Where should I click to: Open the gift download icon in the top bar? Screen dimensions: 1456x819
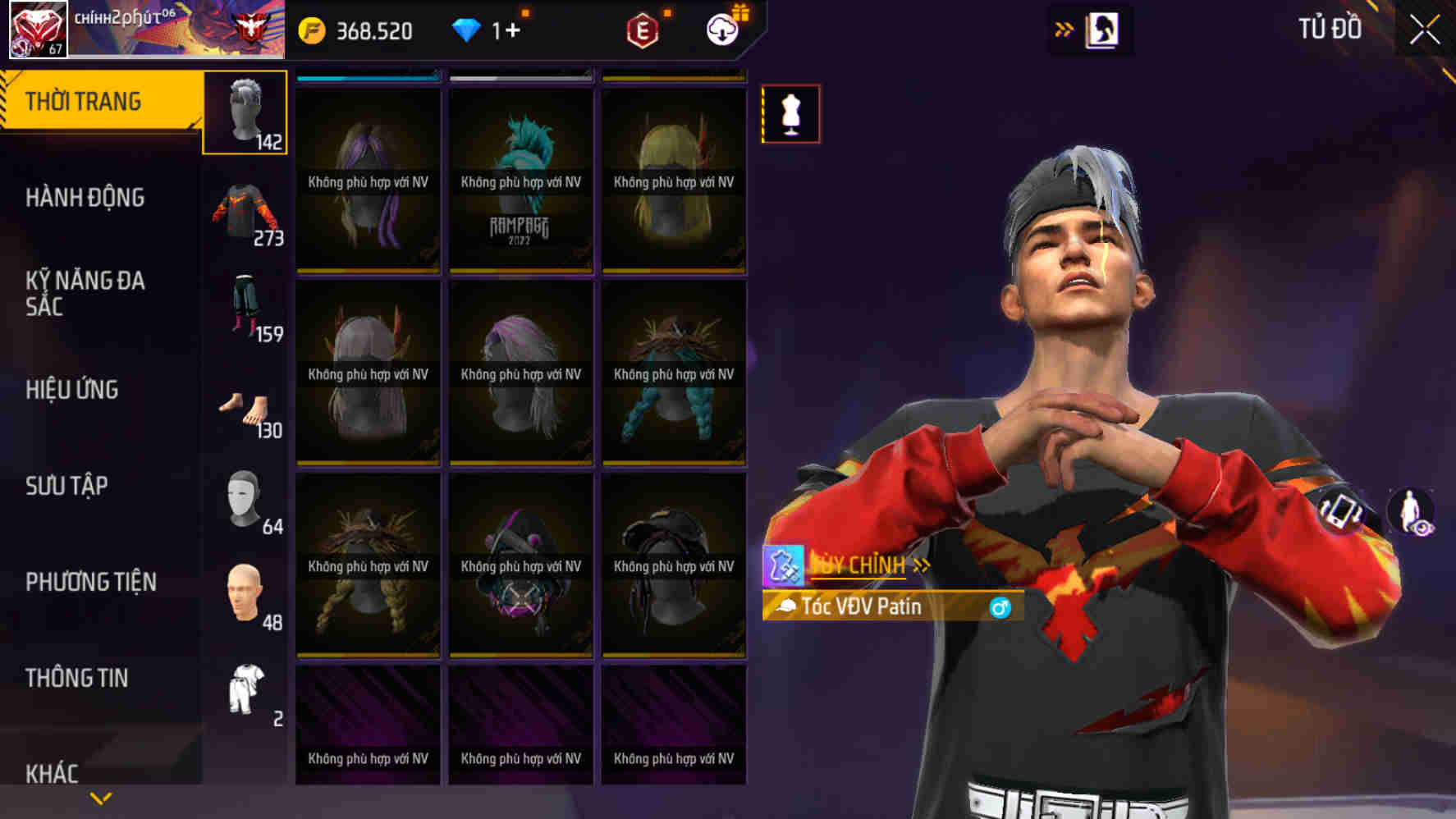pos(721,30)
